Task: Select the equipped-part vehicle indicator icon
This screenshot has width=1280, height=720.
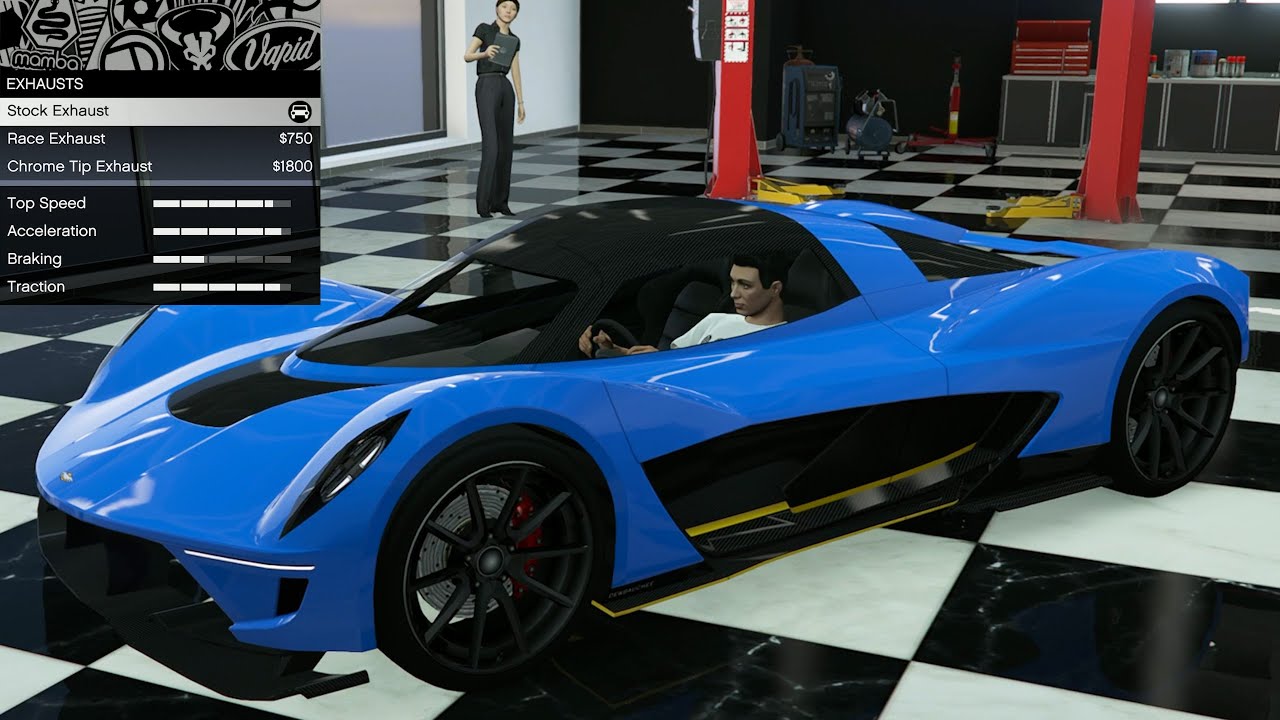Action: click(299, 111)
